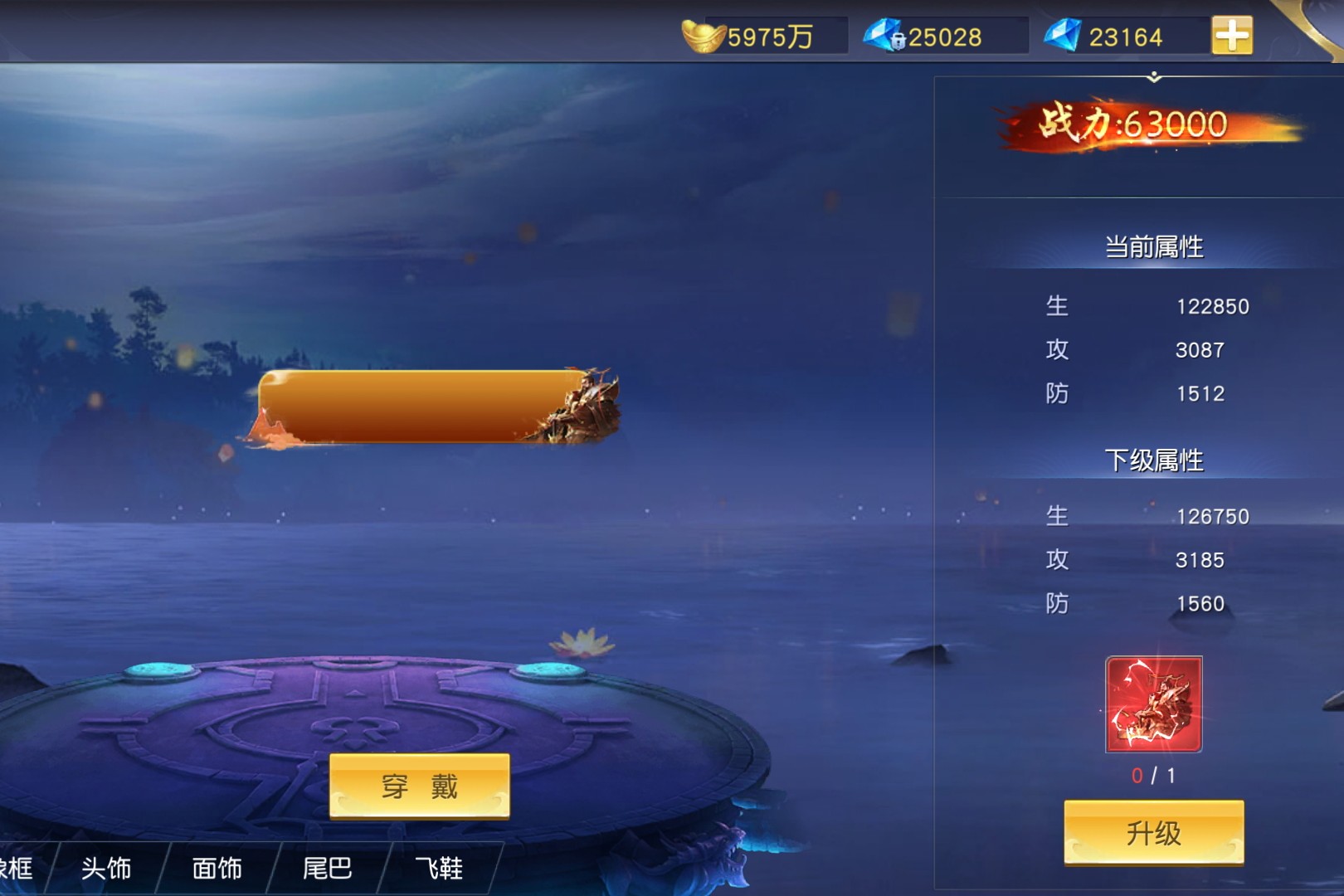The height and width of the screenshot is (896, 1344).
Task: Switch to the 头饰 tab
Action: [x=106, y=869]
